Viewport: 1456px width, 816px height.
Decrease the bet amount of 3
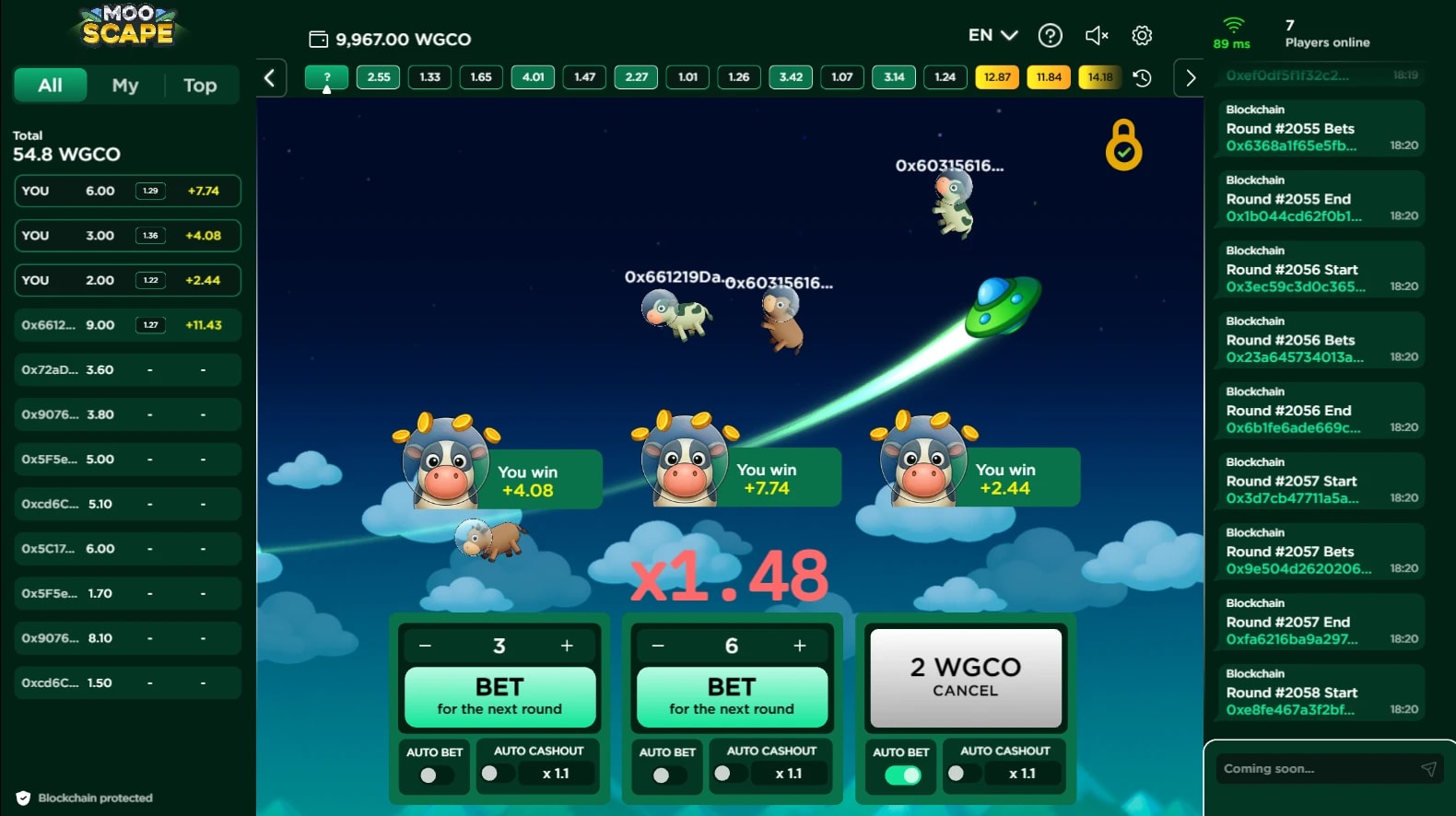(426, 647)
